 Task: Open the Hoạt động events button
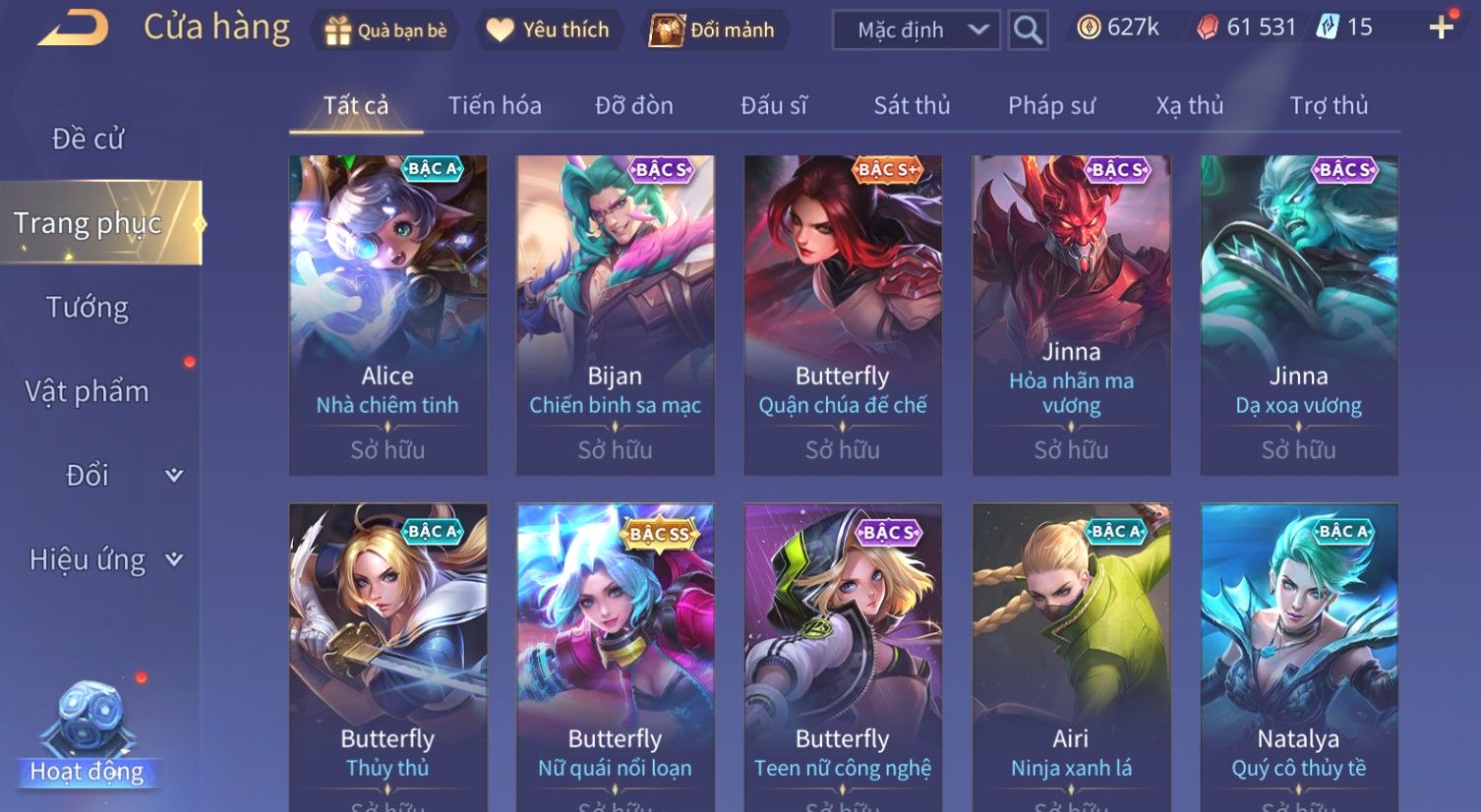tap(88, 737)
